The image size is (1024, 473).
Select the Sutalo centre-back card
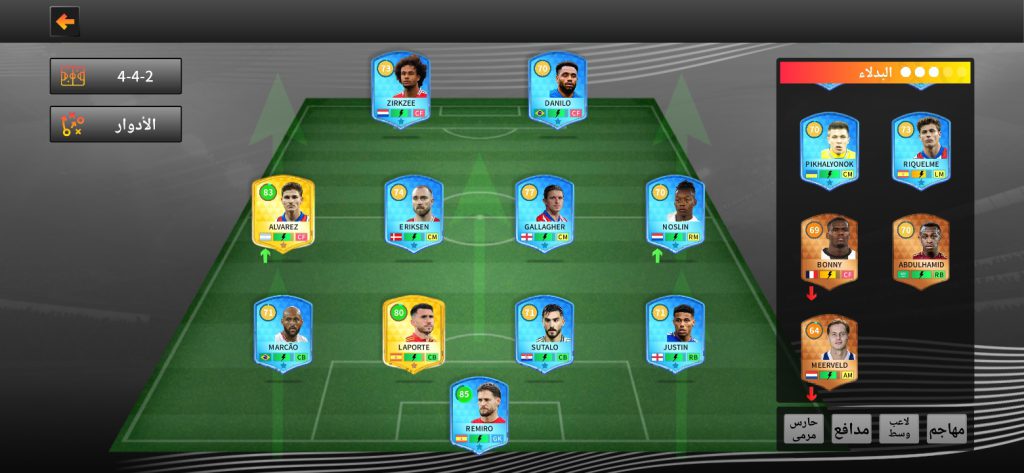click(544, 332)
